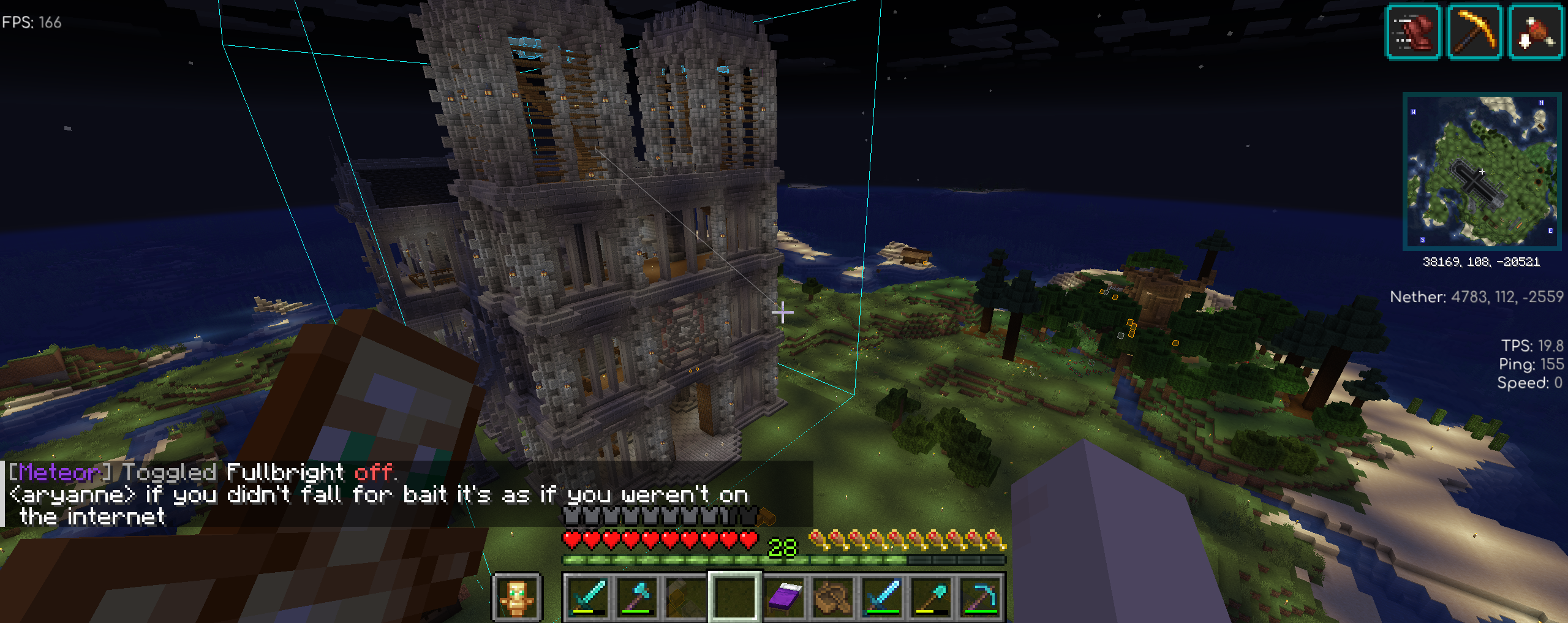Open the island minimap
This screenshot has height=623, width=1568.
click(1482, 172)
